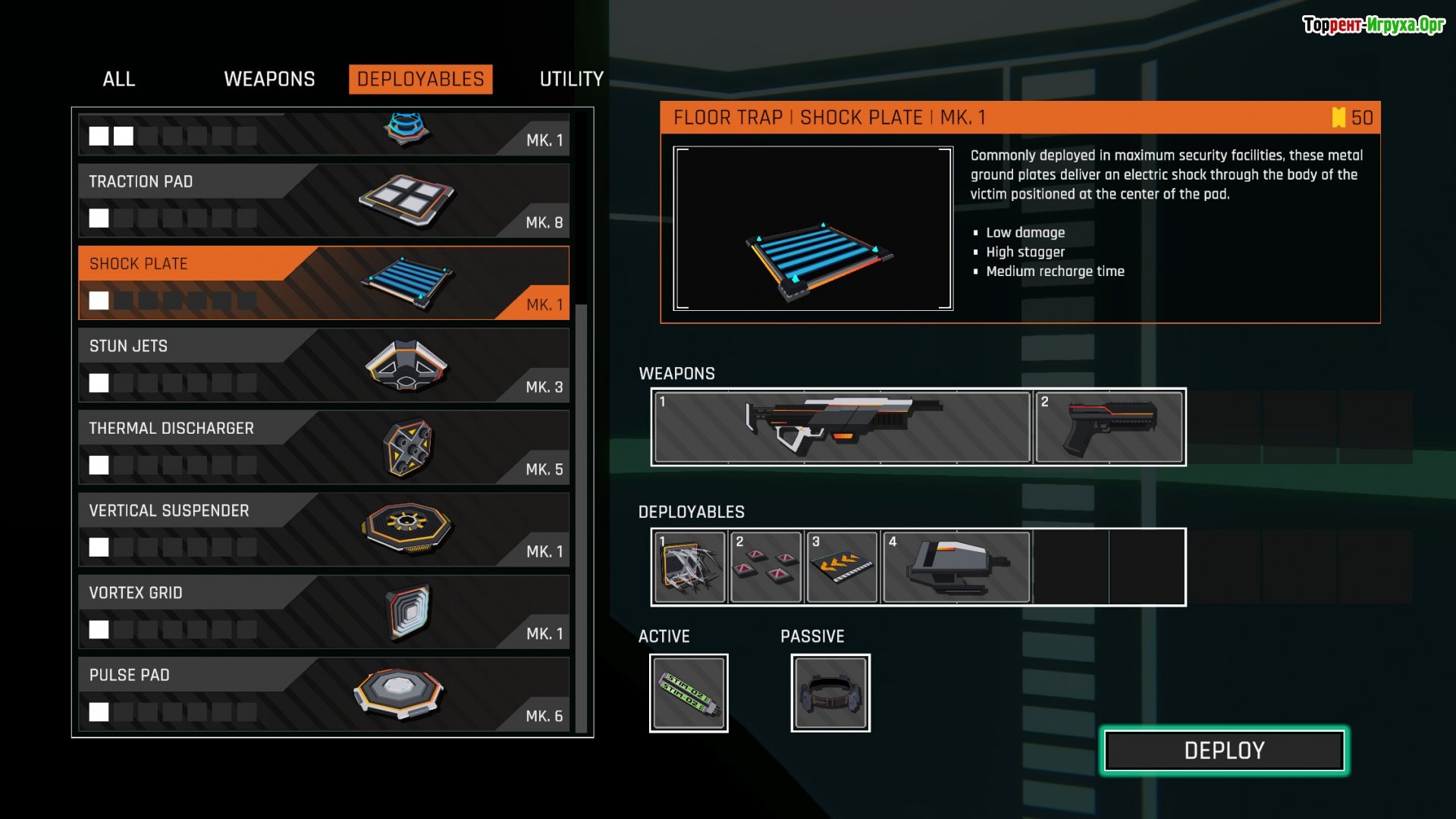This screenshot has width=1456, height=819.
Task: Choose the arrow pad in deployable slot 3
Action: 842,567
